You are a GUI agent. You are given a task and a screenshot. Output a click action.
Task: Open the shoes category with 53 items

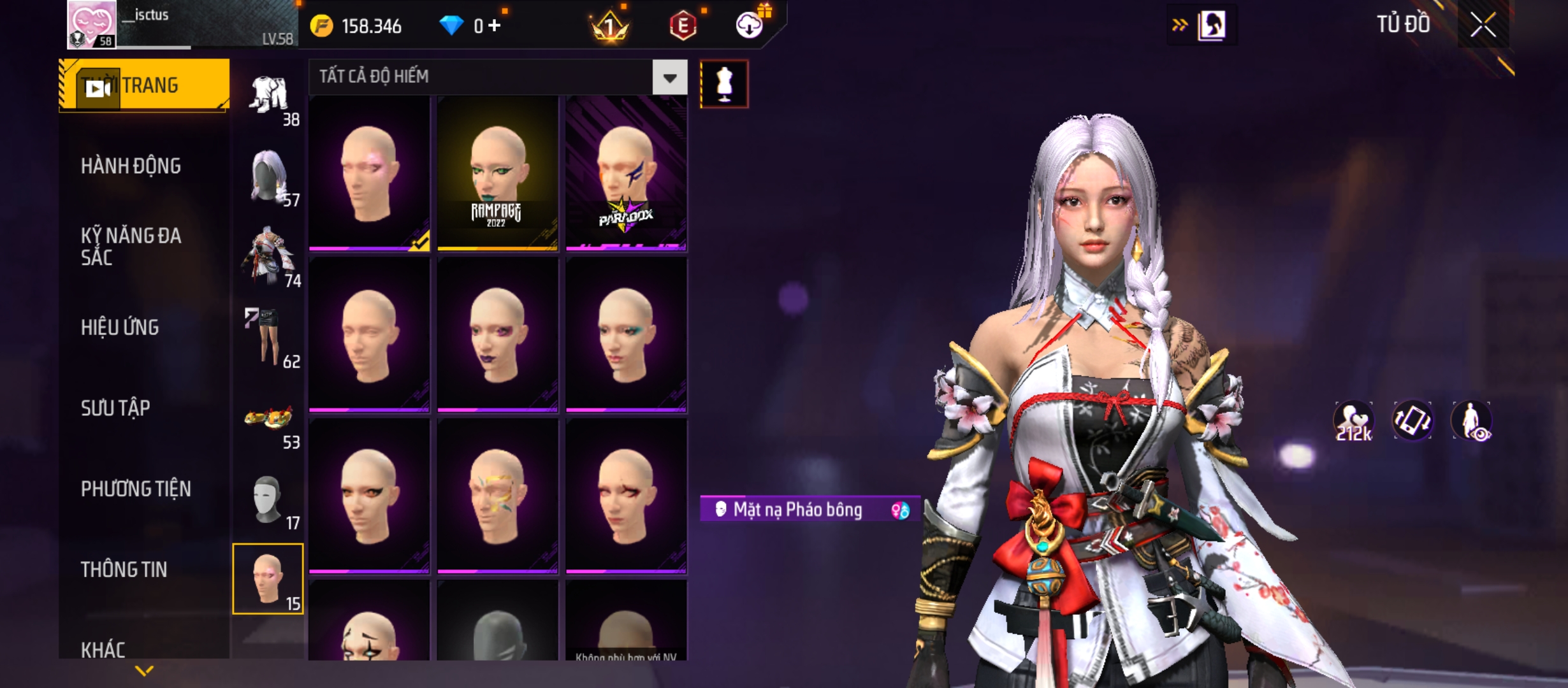pyautogui.click(x=270, y=420)
